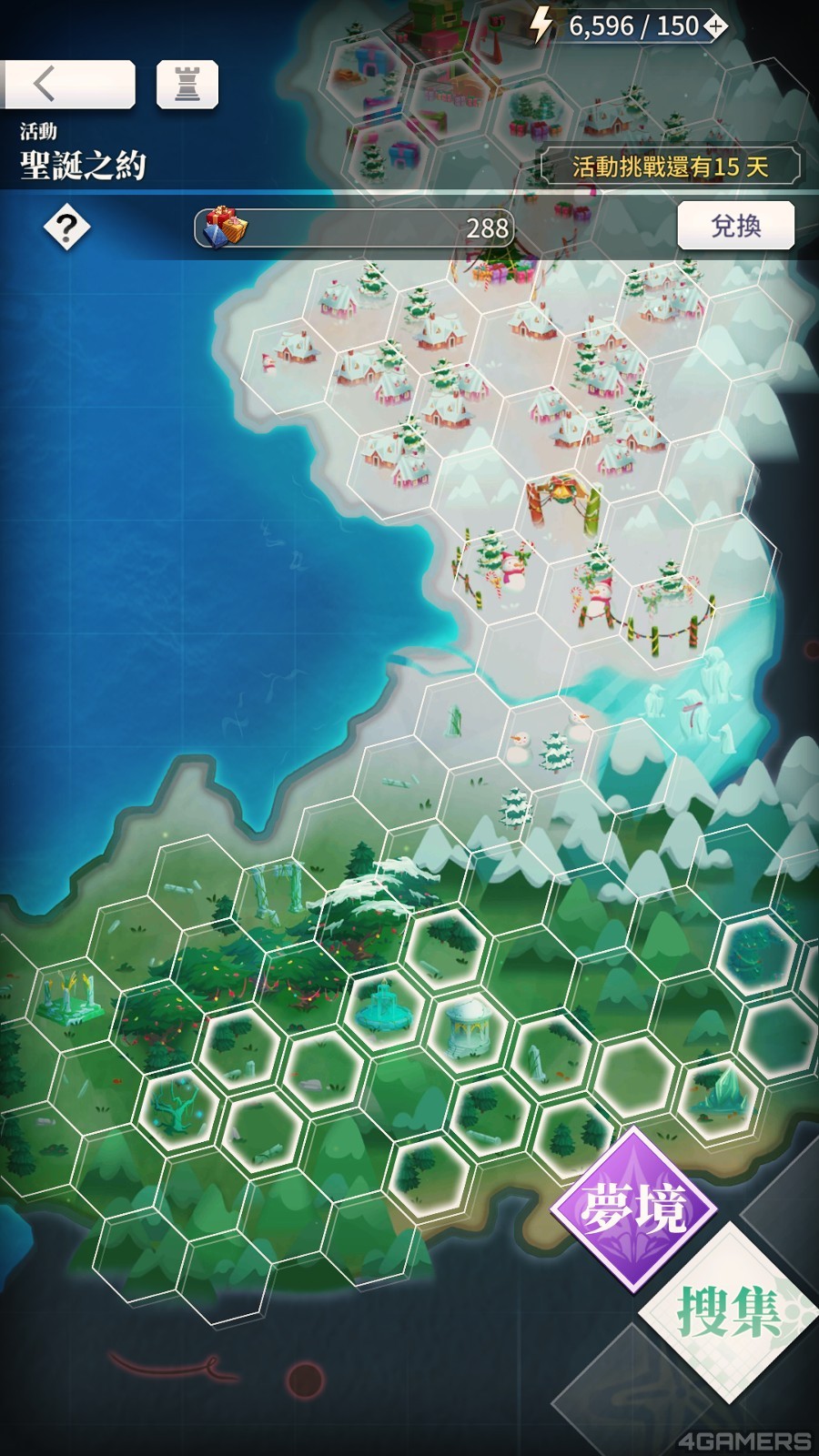This screenshot has width=819, height=1456.
Task: Open the question mark help
Action: (x=66, y=228)
